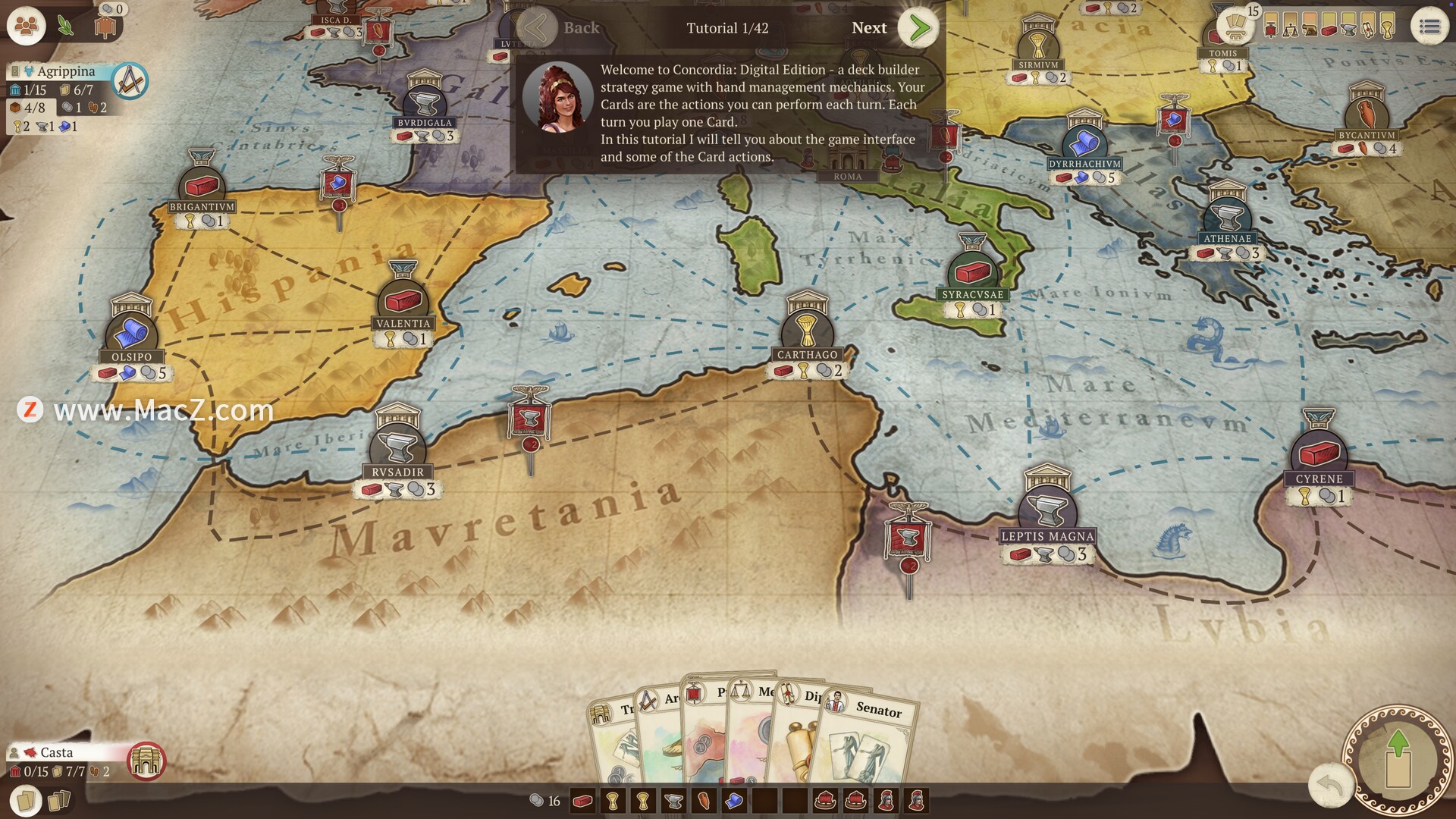1456x819 pixels.
Task: Click the round play-card button with green arrow
Action: click(1398, 759)
